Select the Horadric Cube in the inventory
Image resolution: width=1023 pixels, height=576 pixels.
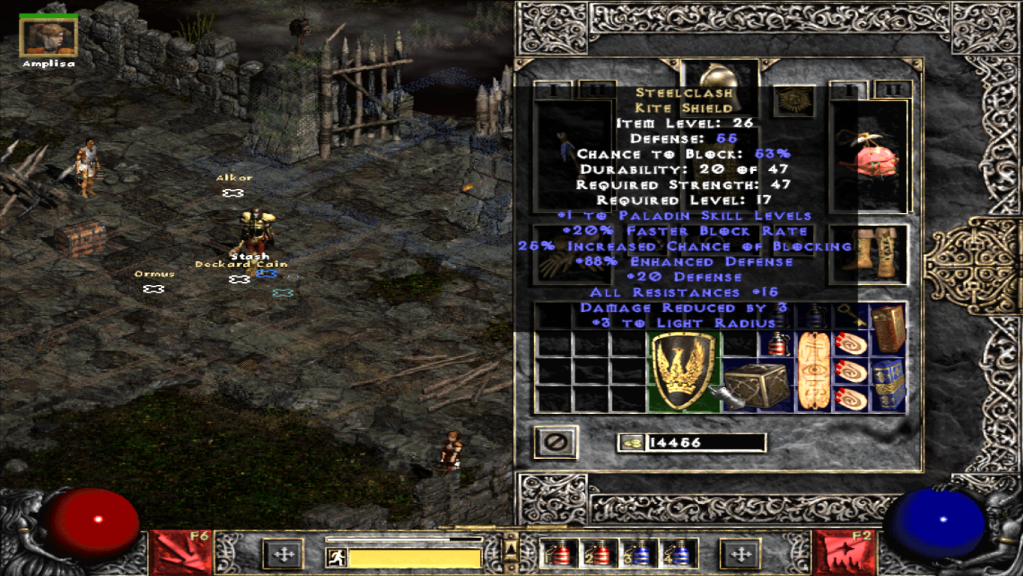point(756,385)
